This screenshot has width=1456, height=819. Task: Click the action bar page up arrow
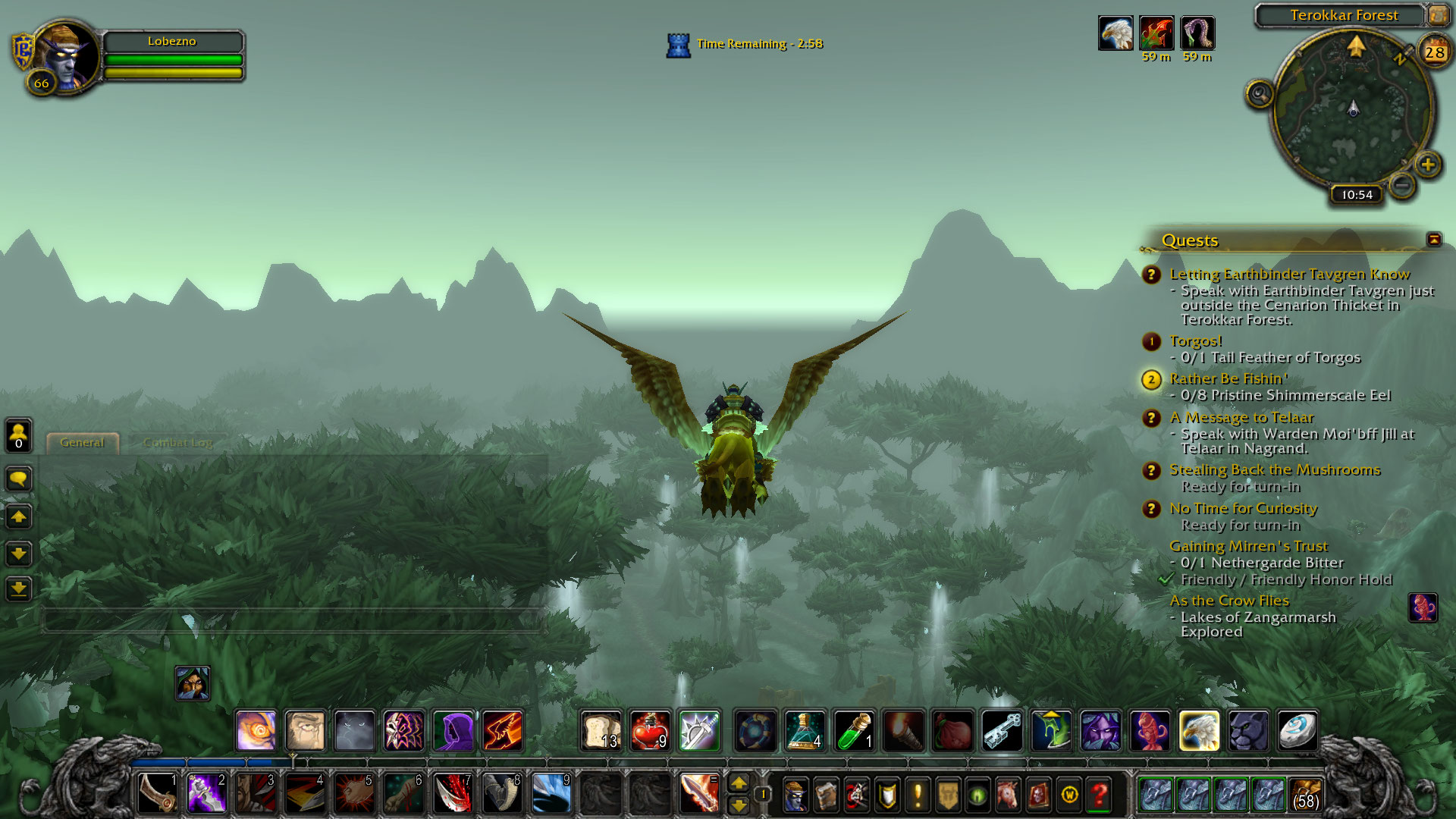(738, 783)
